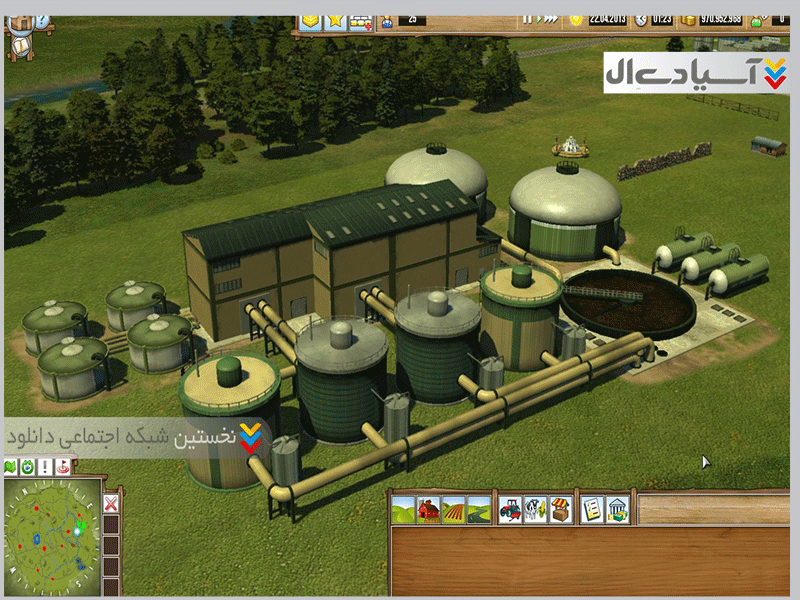The height and width of the screenshot is (600, 800).
Task: Open the green hills terrain category
Action: [x=403, y=509]
